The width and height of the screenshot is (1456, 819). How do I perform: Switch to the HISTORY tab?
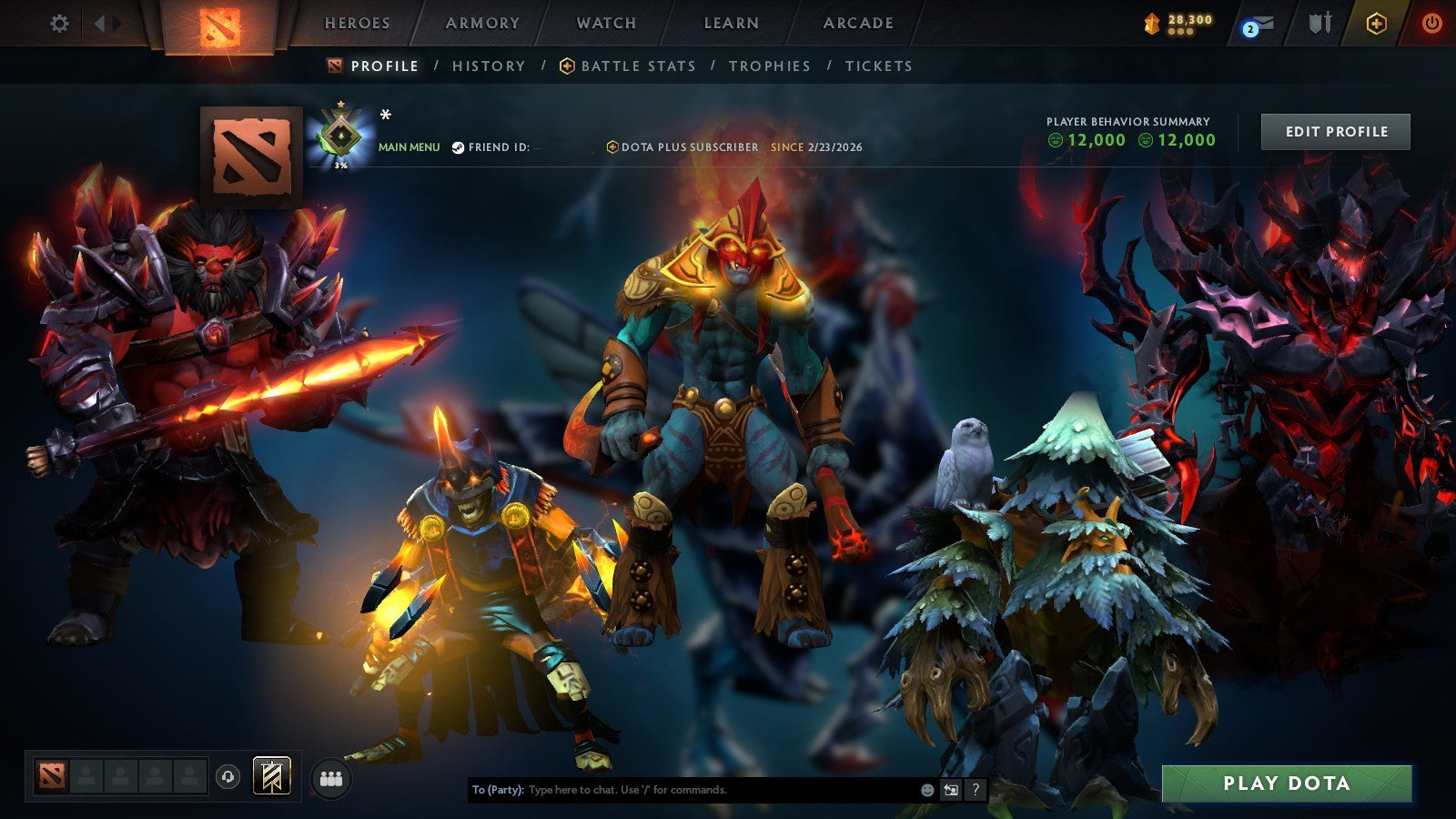coord(489,66)
